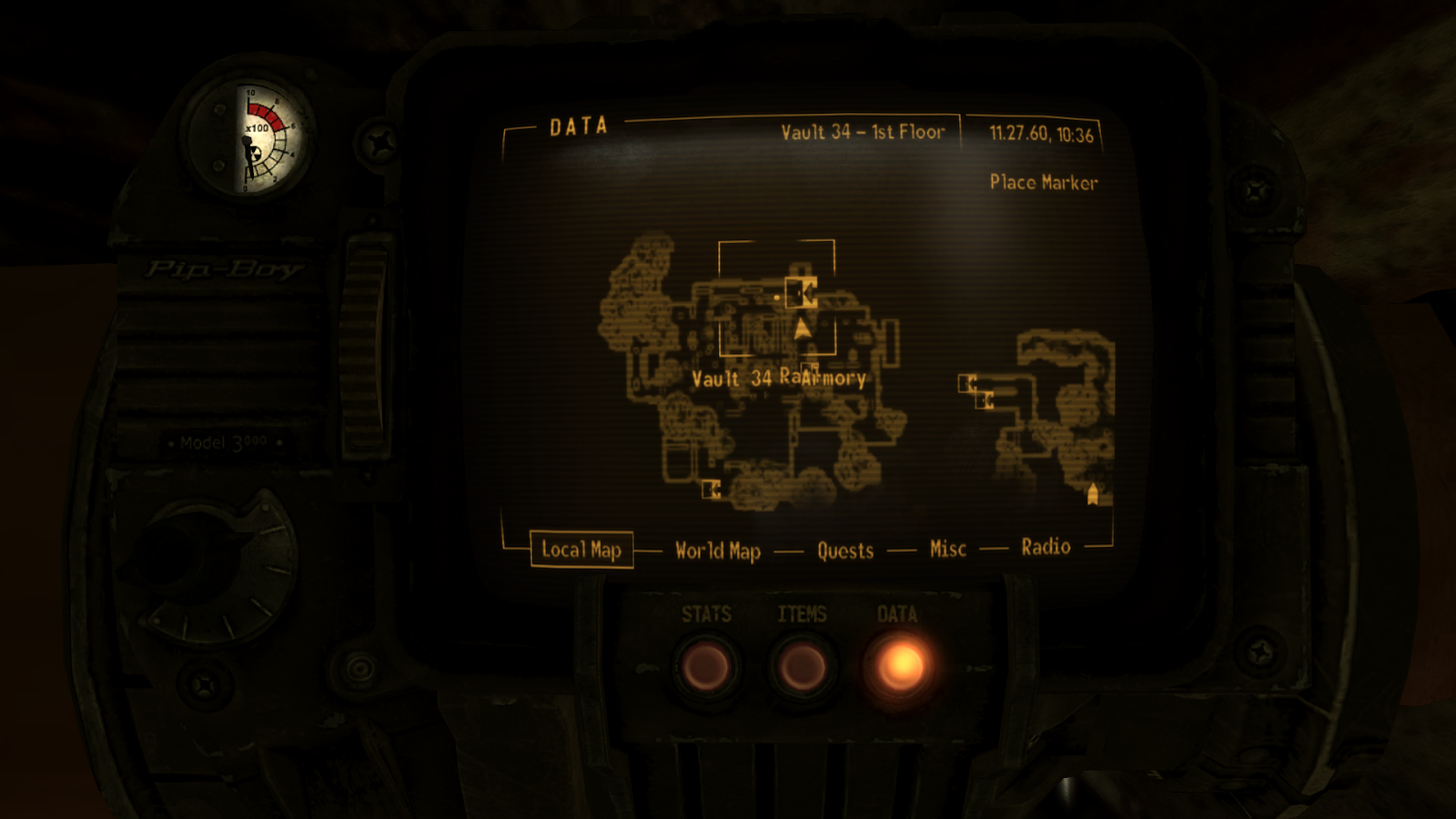This screenshot has width=1456, height=819.
Task: Click the door marker beside the player arrow
Action: click(x=801, y=293)
